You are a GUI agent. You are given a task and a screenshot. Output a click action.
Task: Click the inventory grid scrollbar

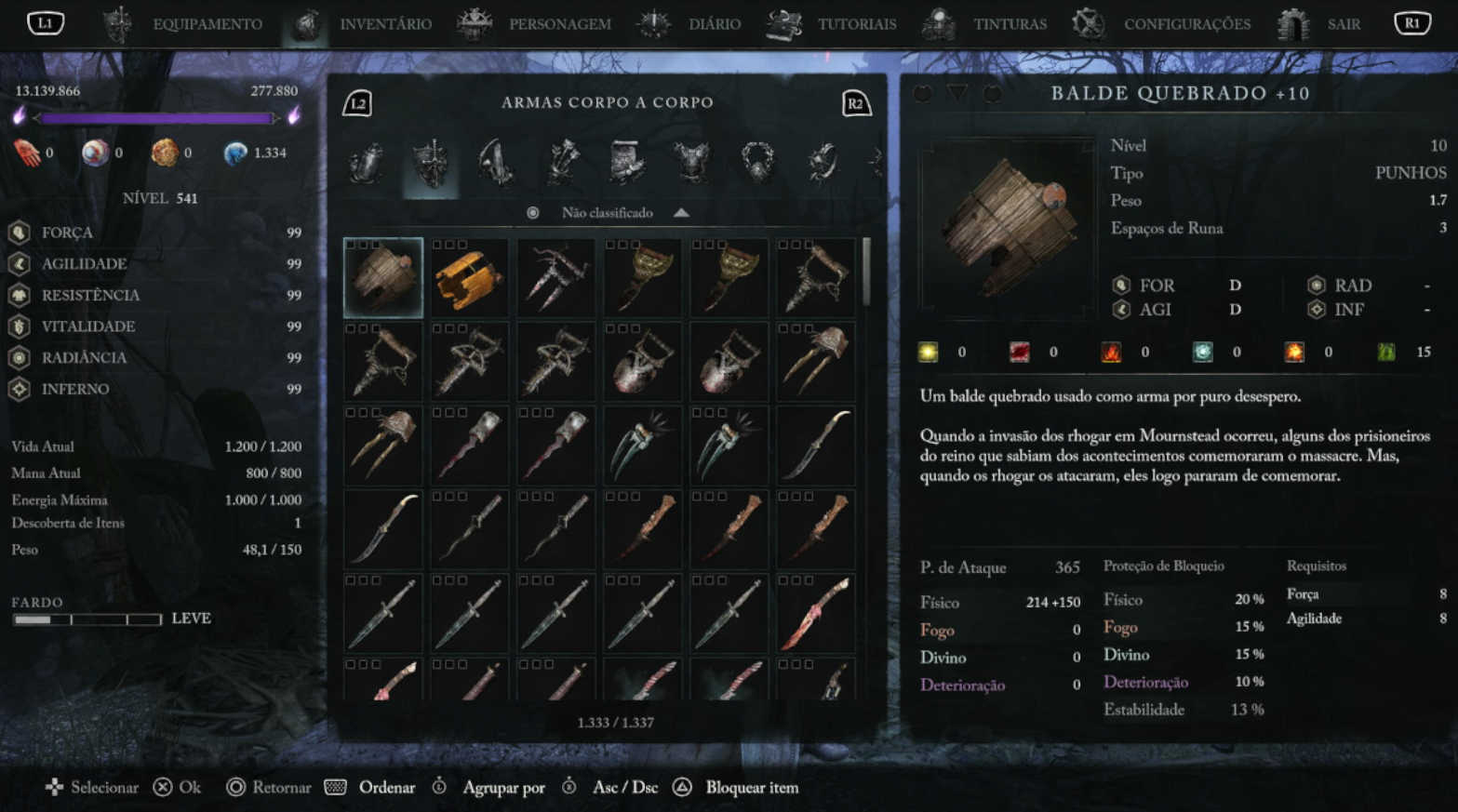(x=867, y=272)
